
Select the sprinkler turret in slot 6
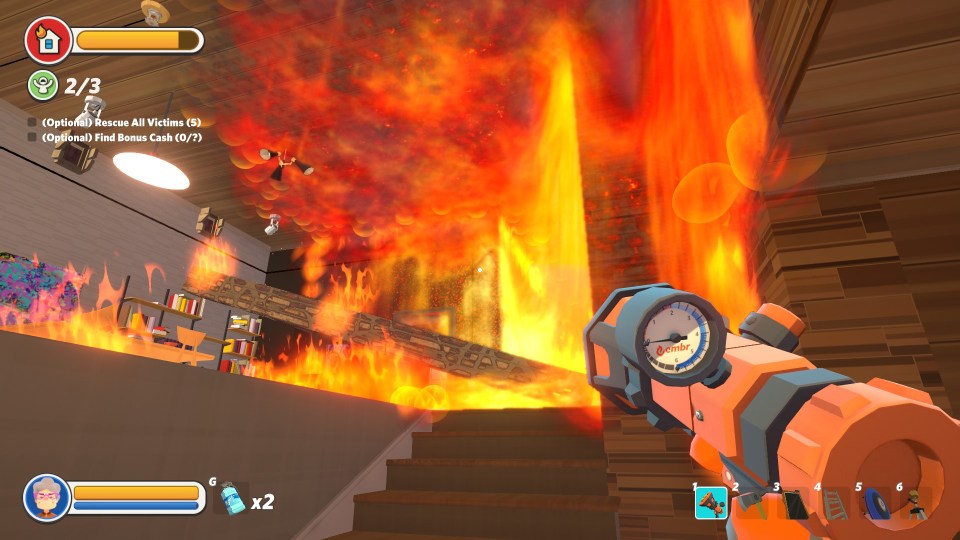click(916, 503)
